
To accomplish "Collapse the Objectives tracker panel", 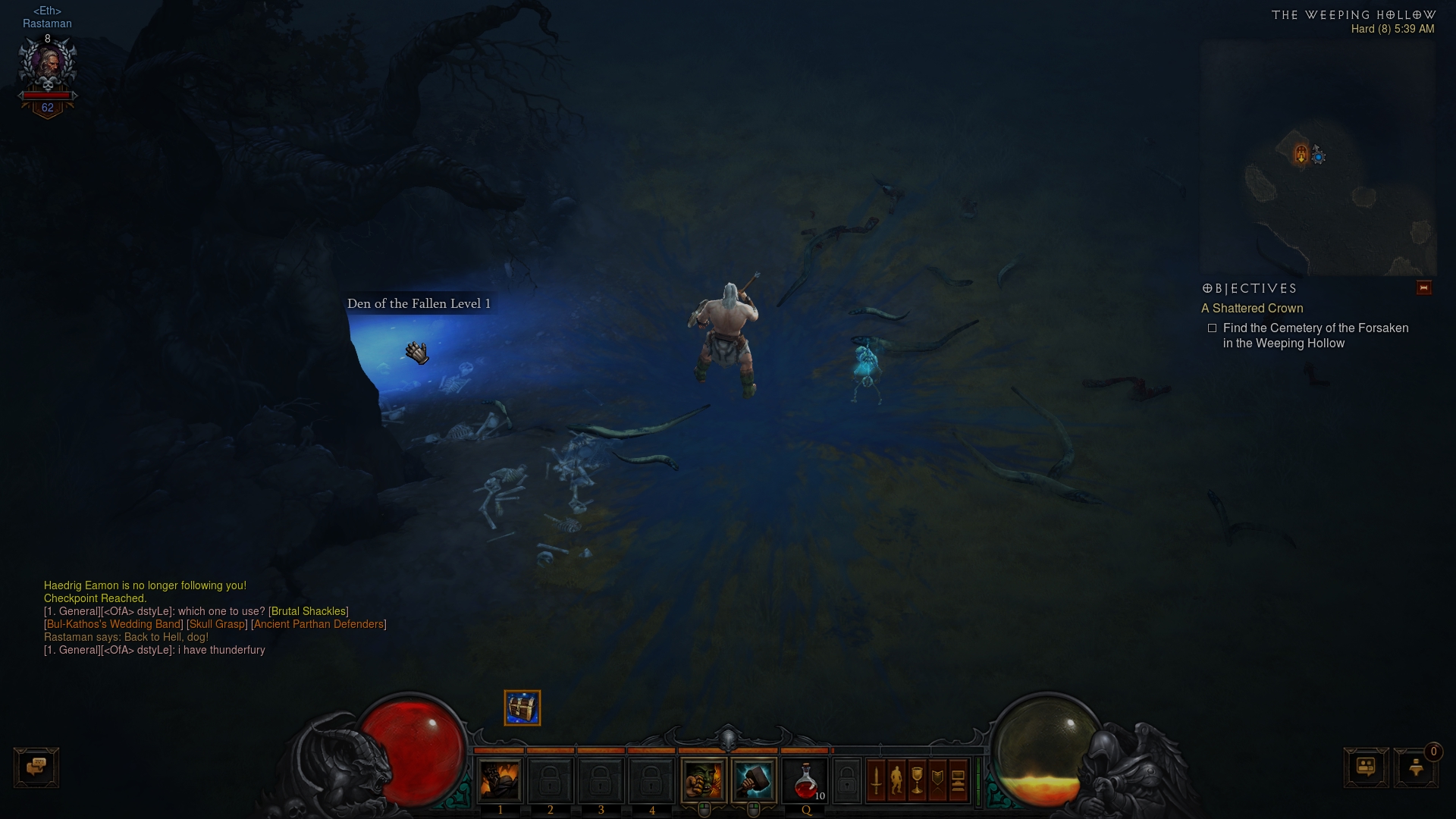I will (x=1423, y=288).
